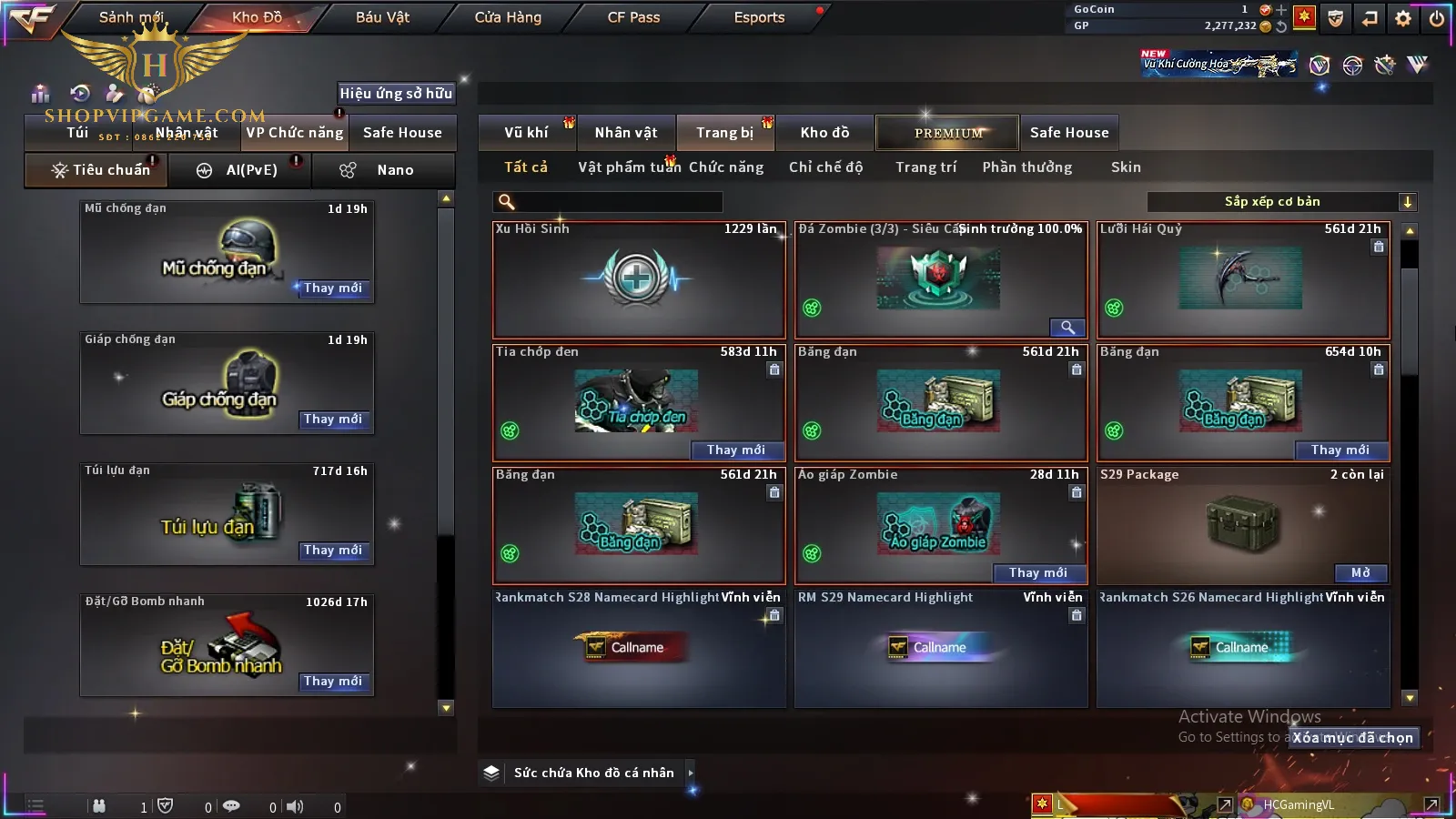This screenshot has height=819, width=1456.
Task: Open the Báu Vật menu
Action: click(382, 17)
